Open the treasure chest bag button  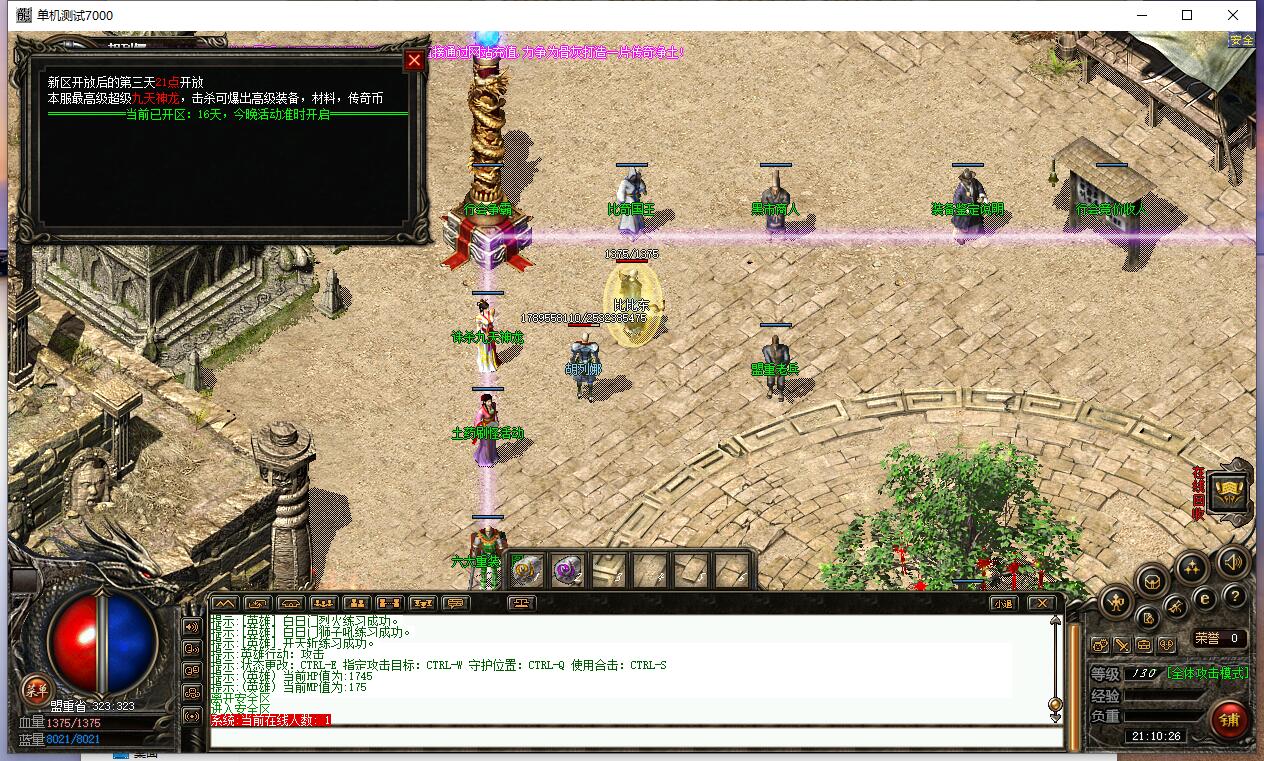pos(1152,580)
